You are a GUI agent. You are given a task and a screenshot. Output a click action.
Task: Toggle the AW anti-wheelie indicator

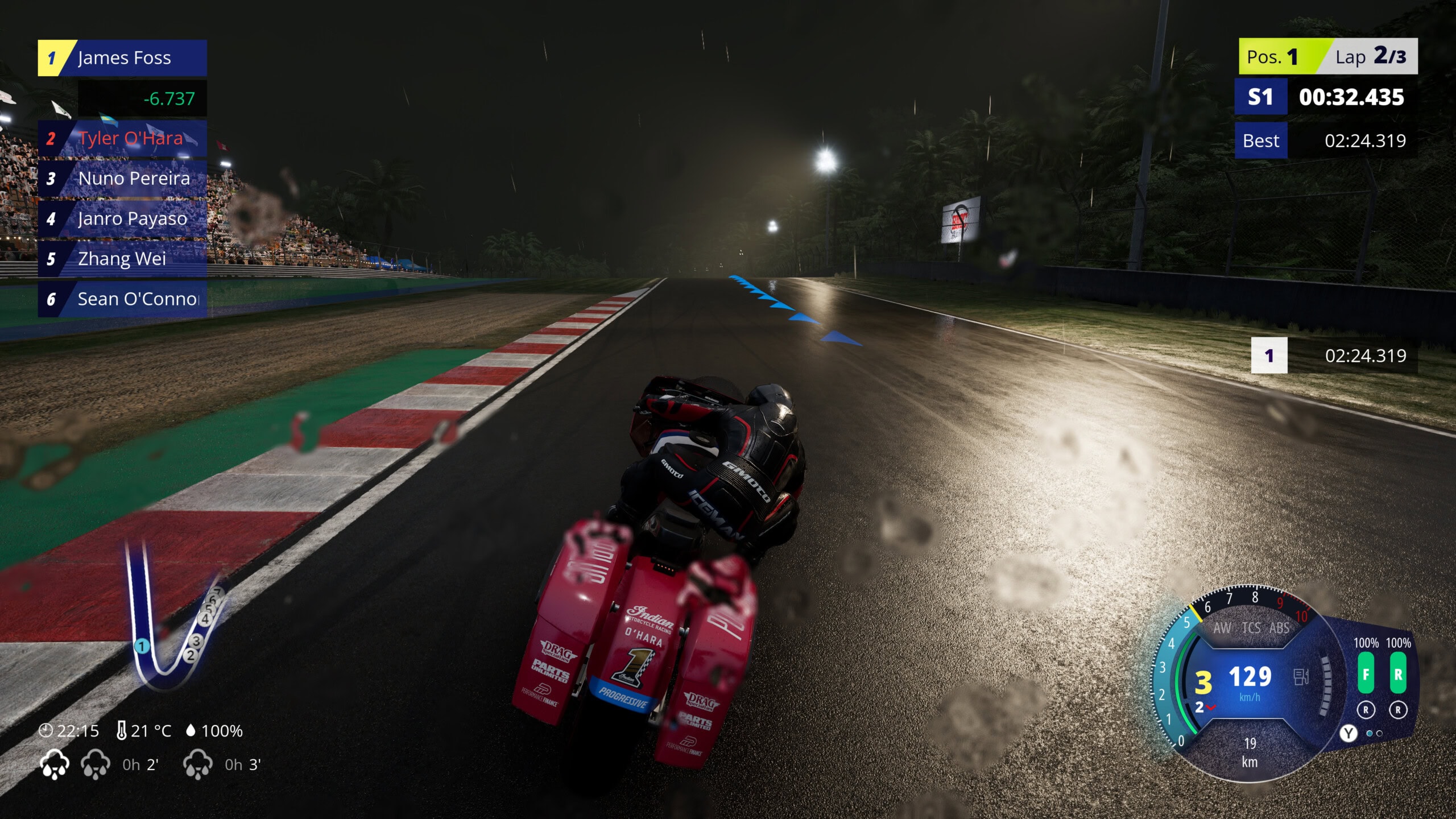[x=1222, y=628]
